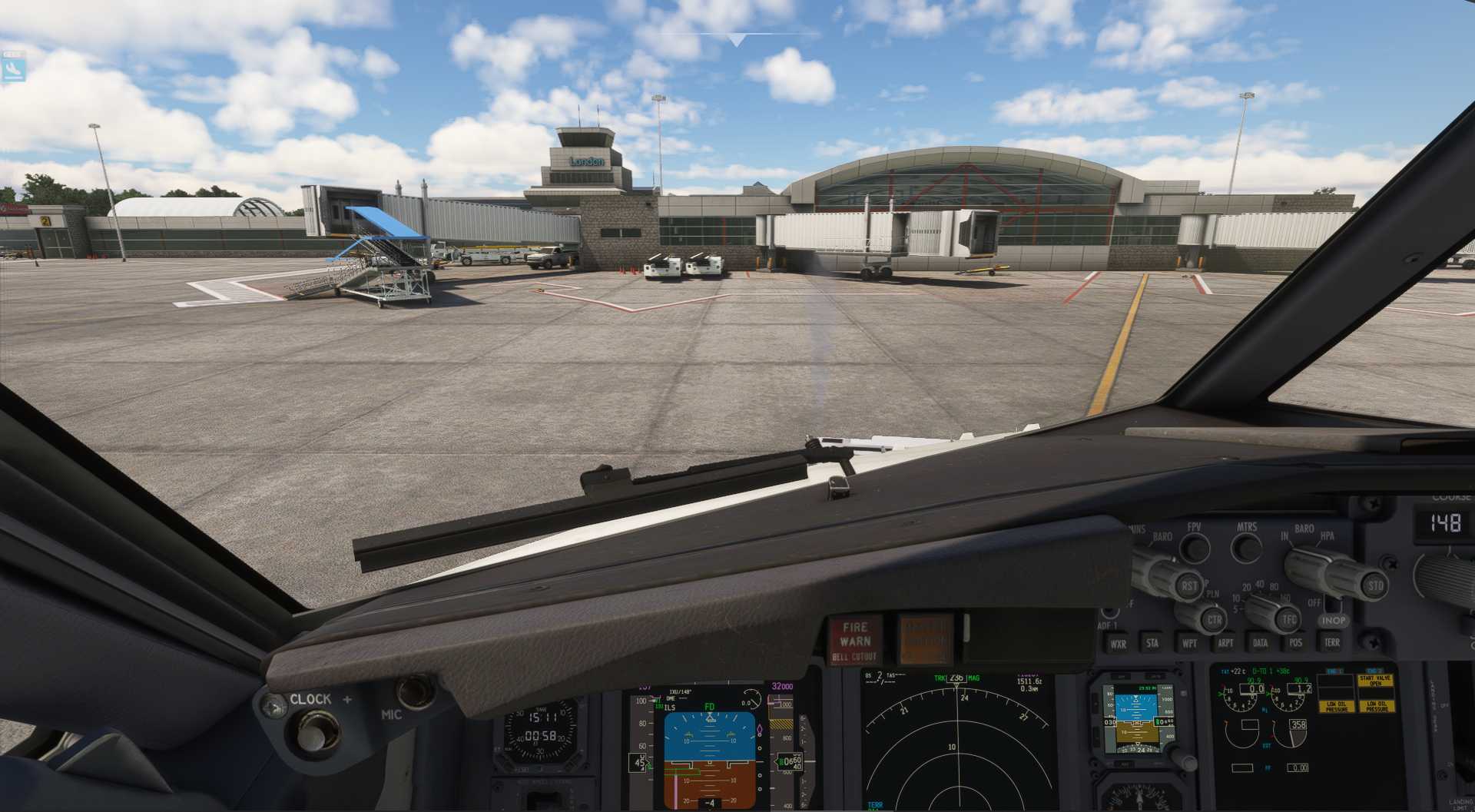
Task: Push the FPV flight path vector button
Action: (x=1194, y=548)
